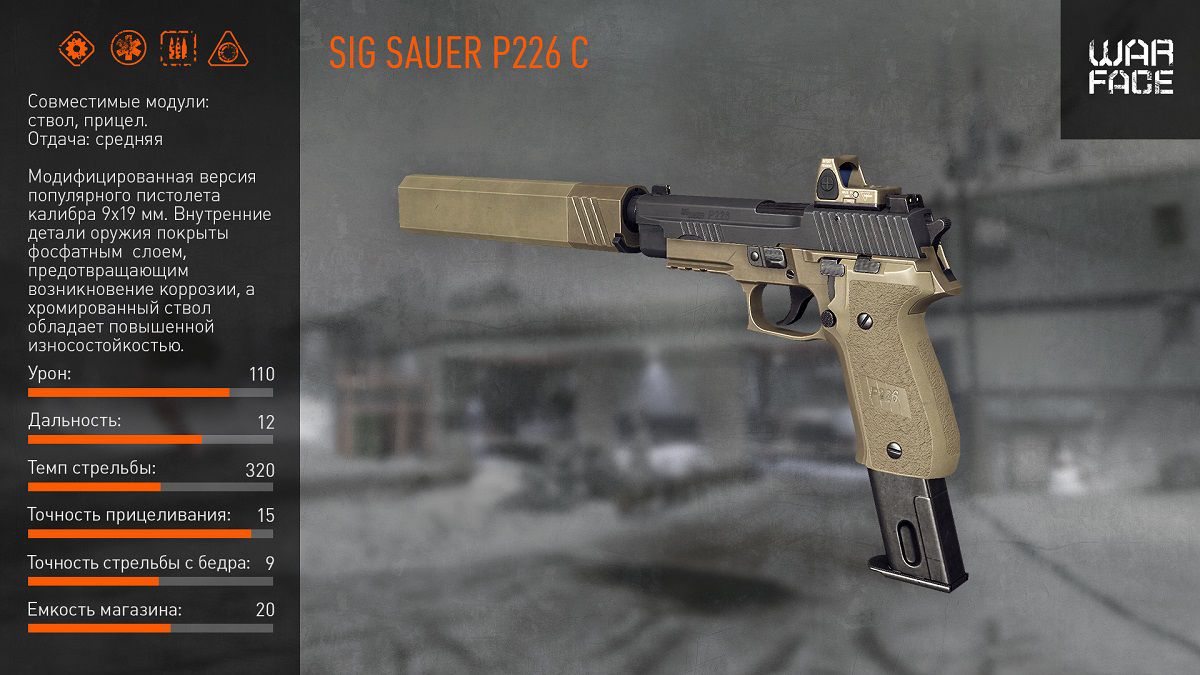Click the Warface logo

point(1131,68)
